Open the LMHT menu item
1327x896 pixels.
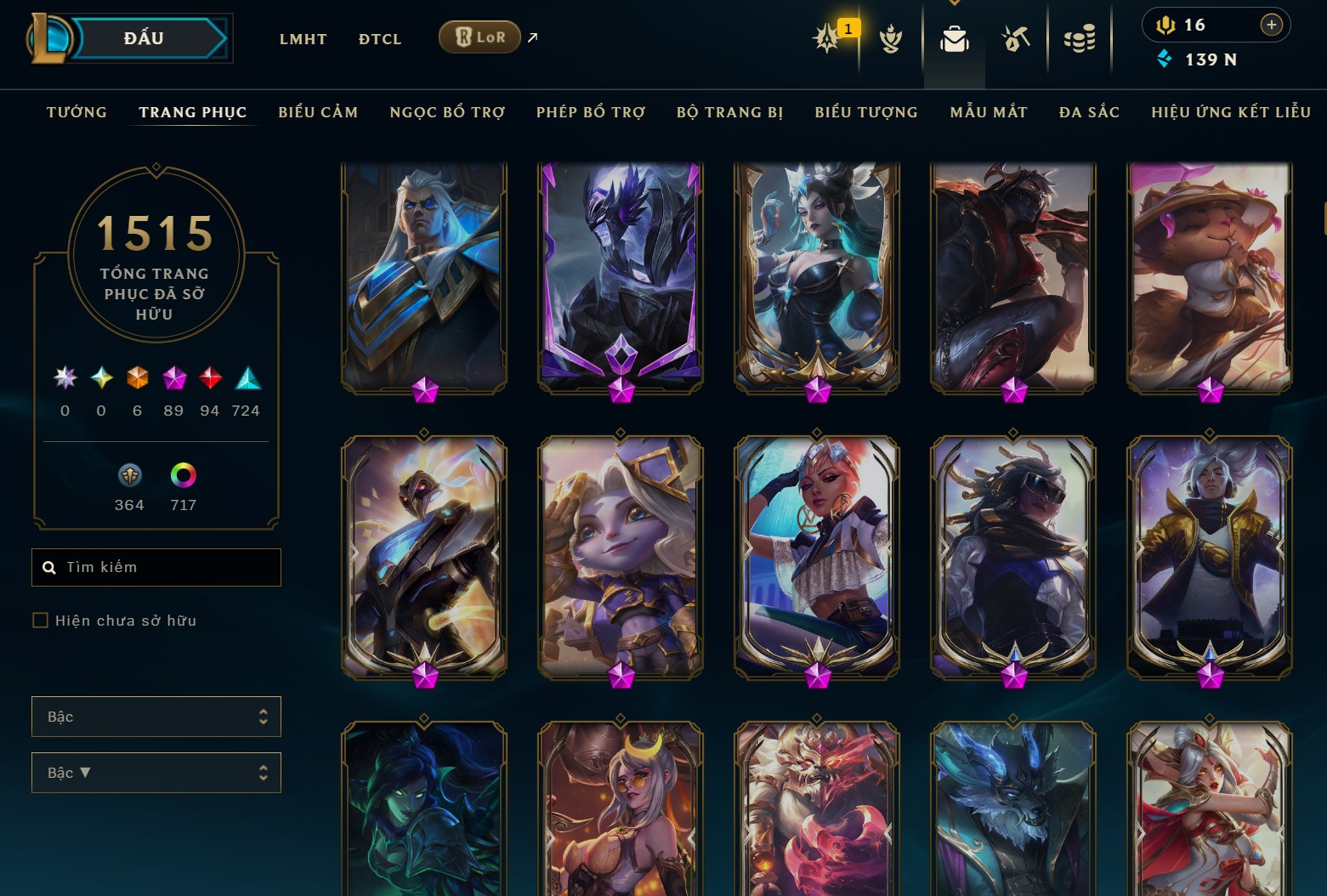pyautogui.click(x=303, y=38)
